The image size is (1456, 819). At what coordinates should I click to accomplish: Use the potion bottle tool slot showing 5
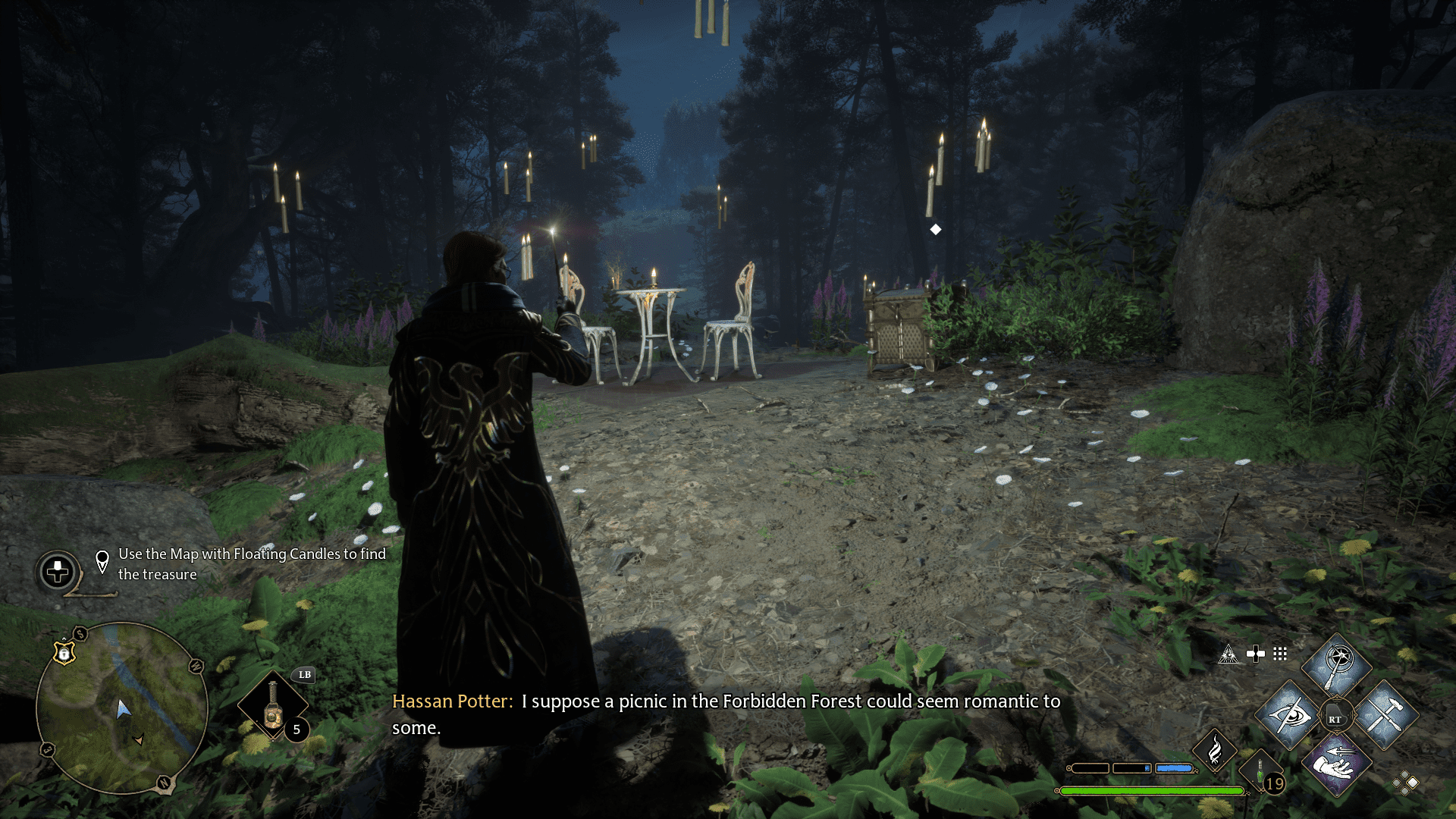point(273,706)
